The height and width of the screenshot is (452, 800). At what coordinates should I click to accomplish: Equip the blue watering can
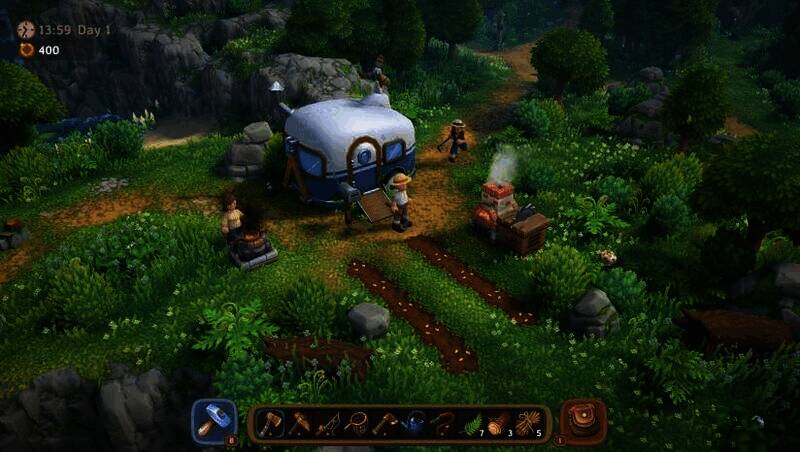(x=415, y=423)
